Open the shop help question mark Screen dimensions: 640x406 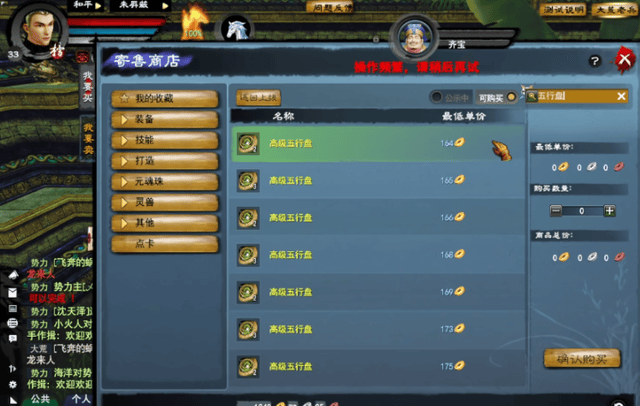[x=595, y=62]
